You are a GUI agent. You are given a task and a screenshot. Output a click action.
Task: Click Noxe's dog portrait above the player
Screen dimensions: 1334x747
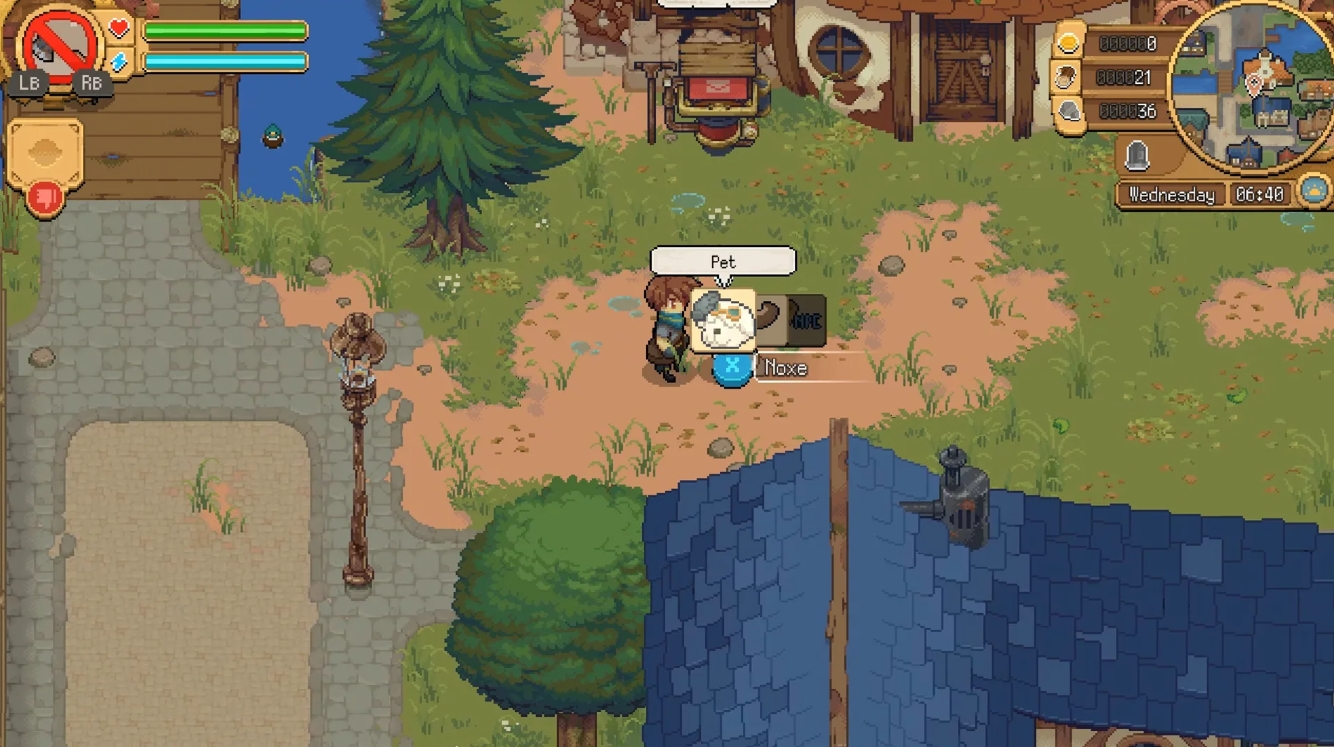722,318
